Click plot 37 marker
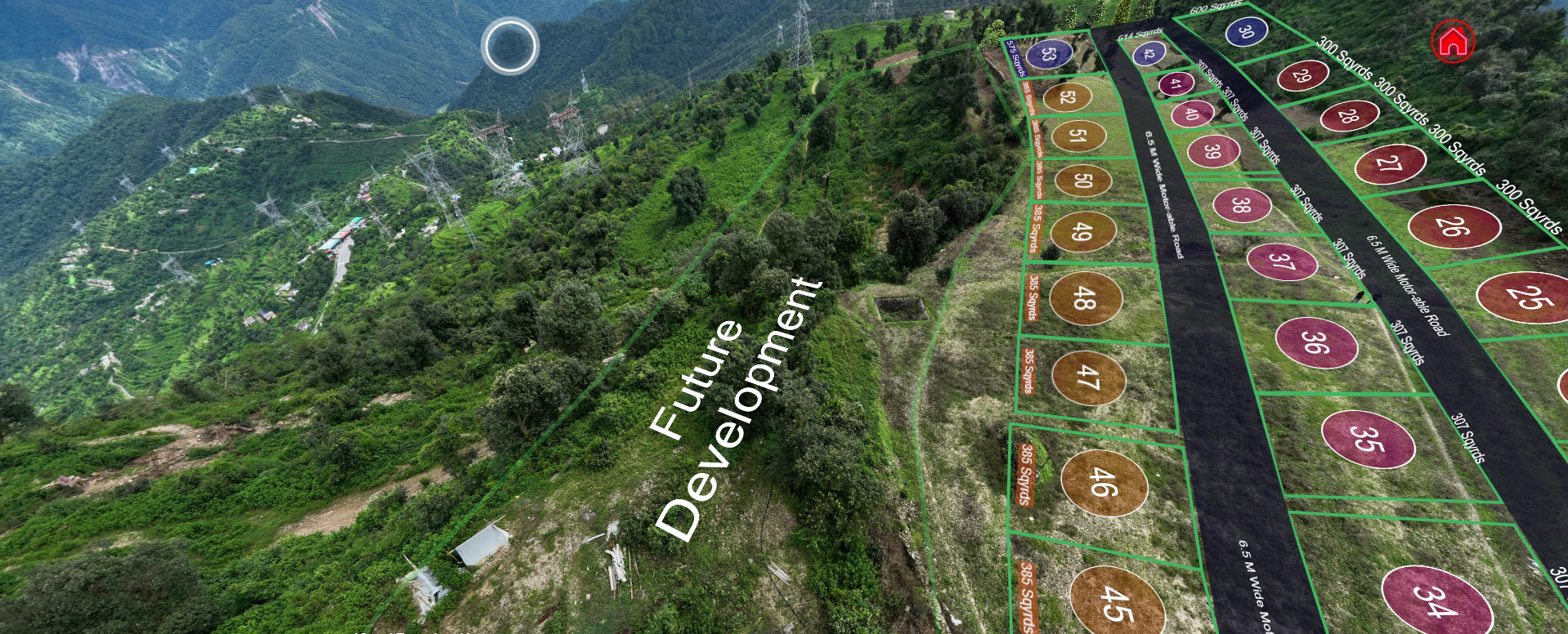 pyautogui.click(x=1282, y=261)
